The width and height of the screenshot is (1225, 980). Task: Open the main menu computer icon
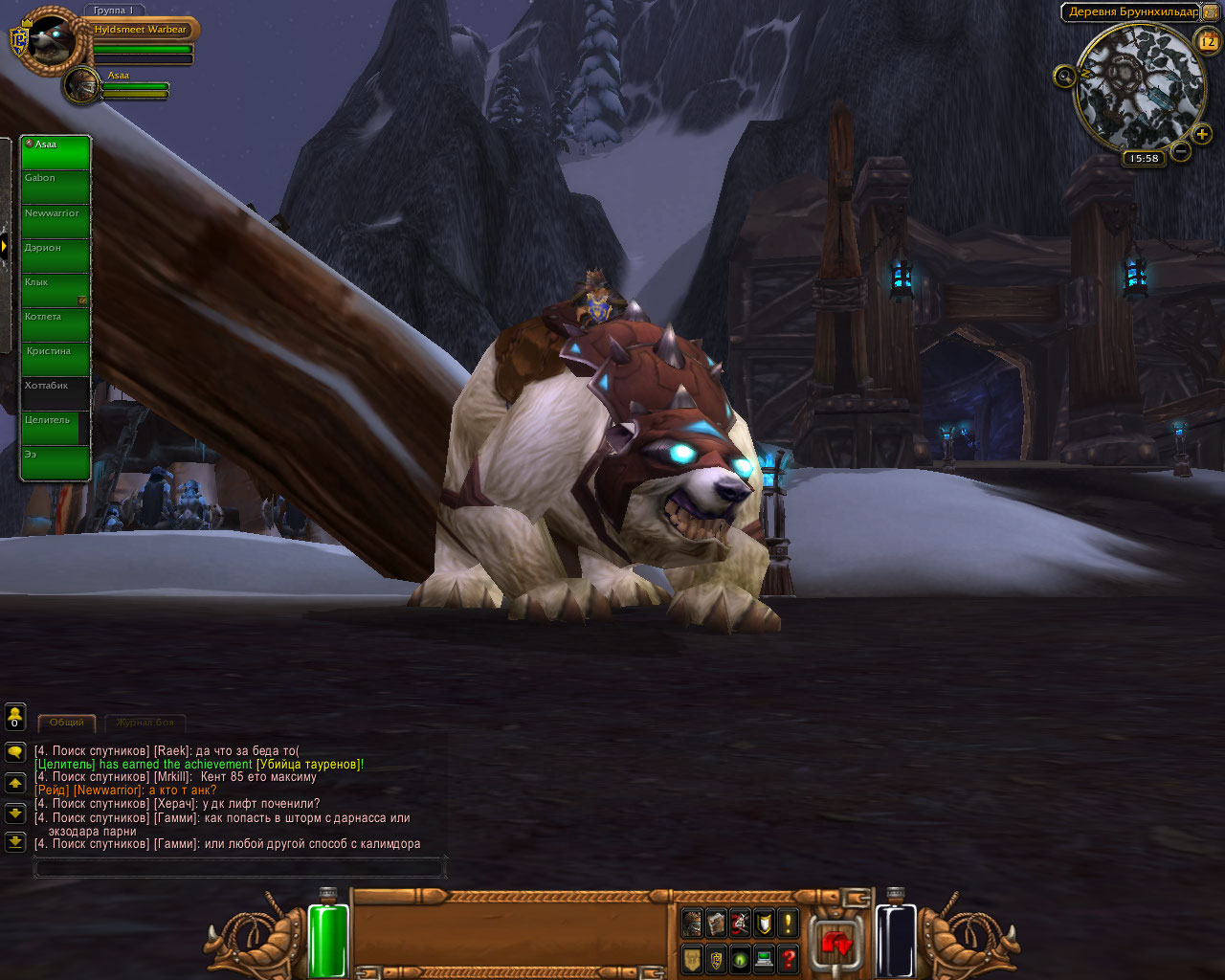click(x=764, y=958)
